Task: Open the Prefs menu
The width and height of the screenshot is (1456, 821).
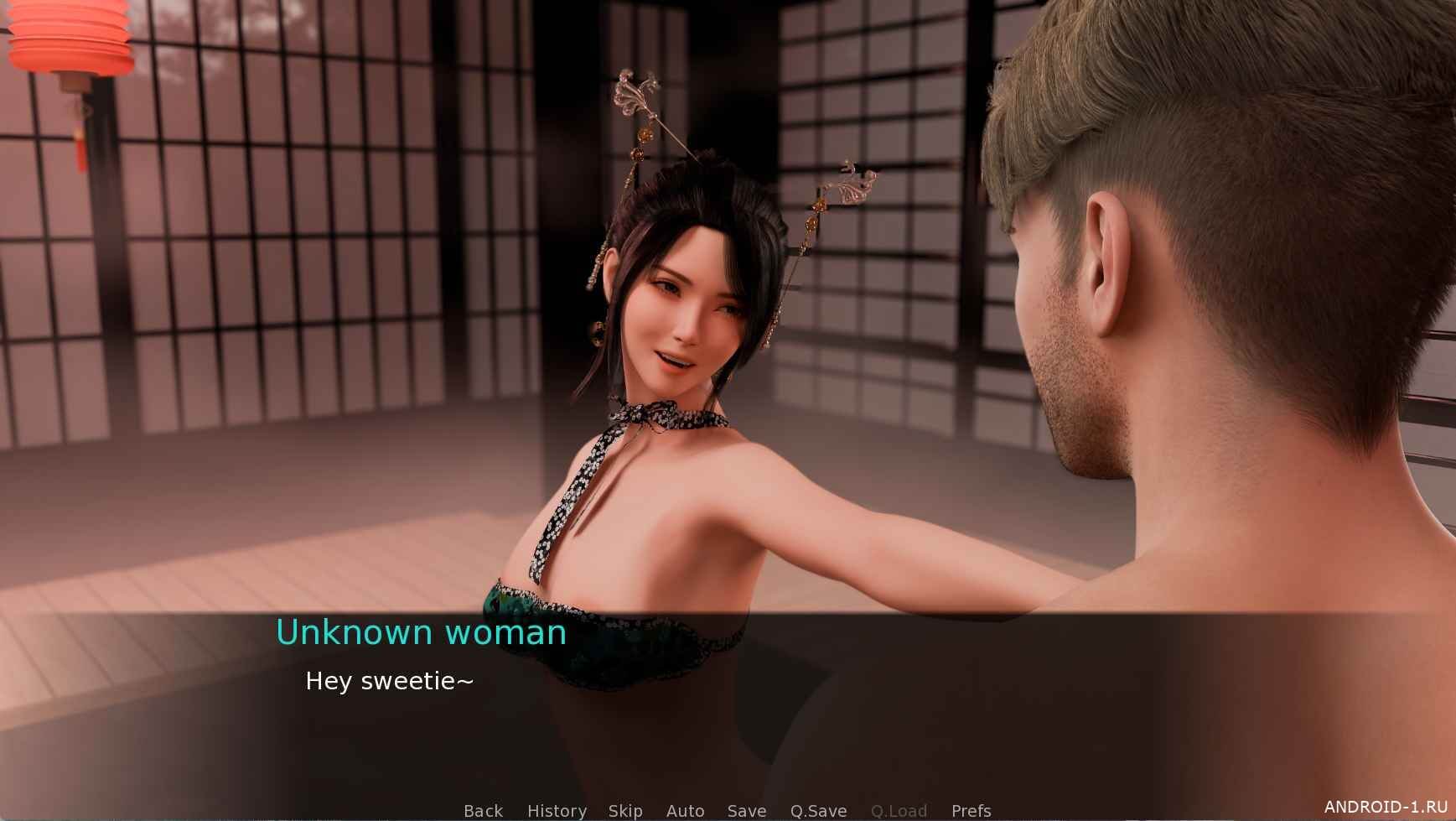Action: coord(971,810)
